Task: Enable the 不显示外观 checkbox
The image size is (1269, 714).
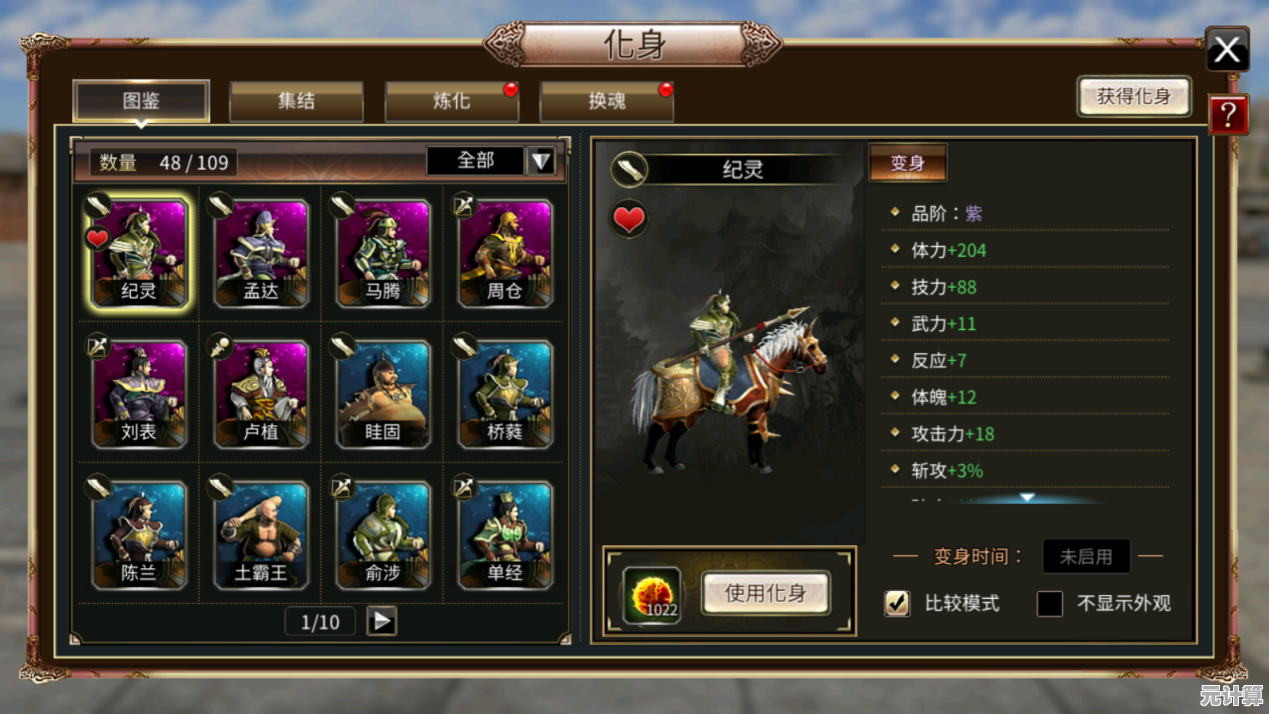Action: pos(1049,603)
